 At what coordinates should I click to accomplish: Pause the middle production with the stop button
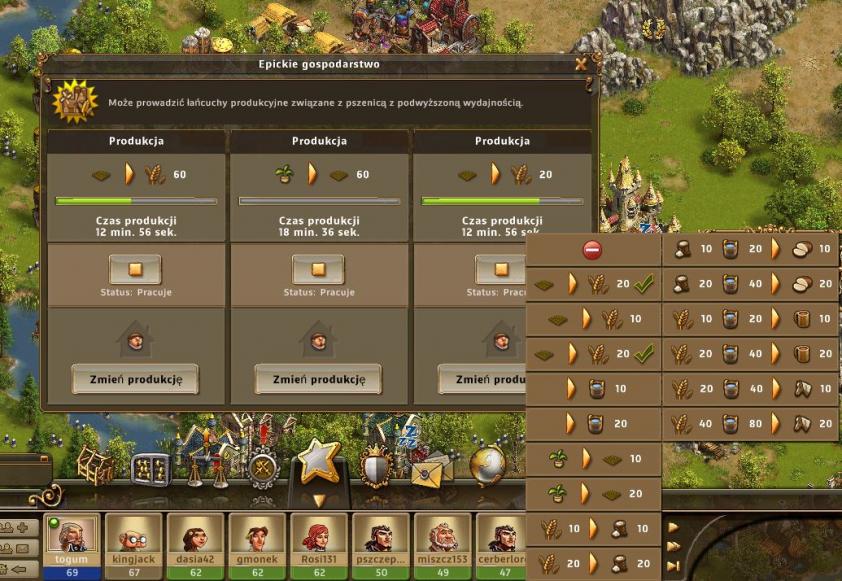point(318,269)
